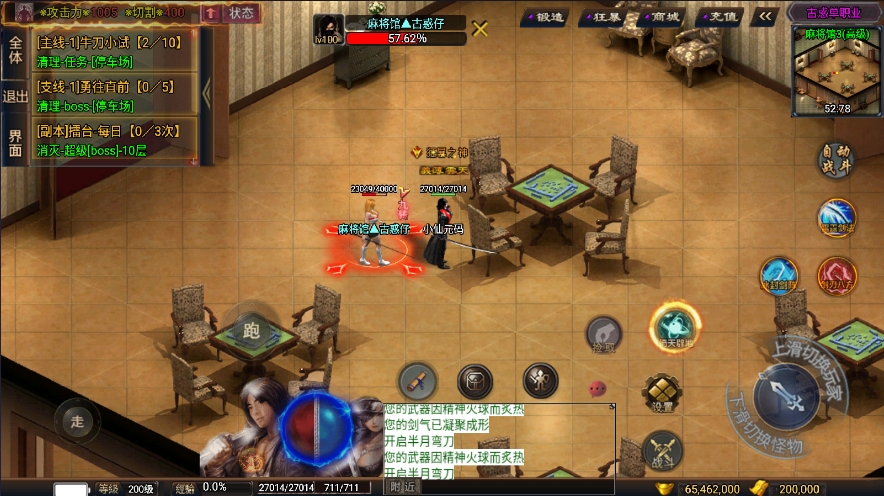
Task: Collapse the top menu with the double-arrow button
Action: coord(765,16)
